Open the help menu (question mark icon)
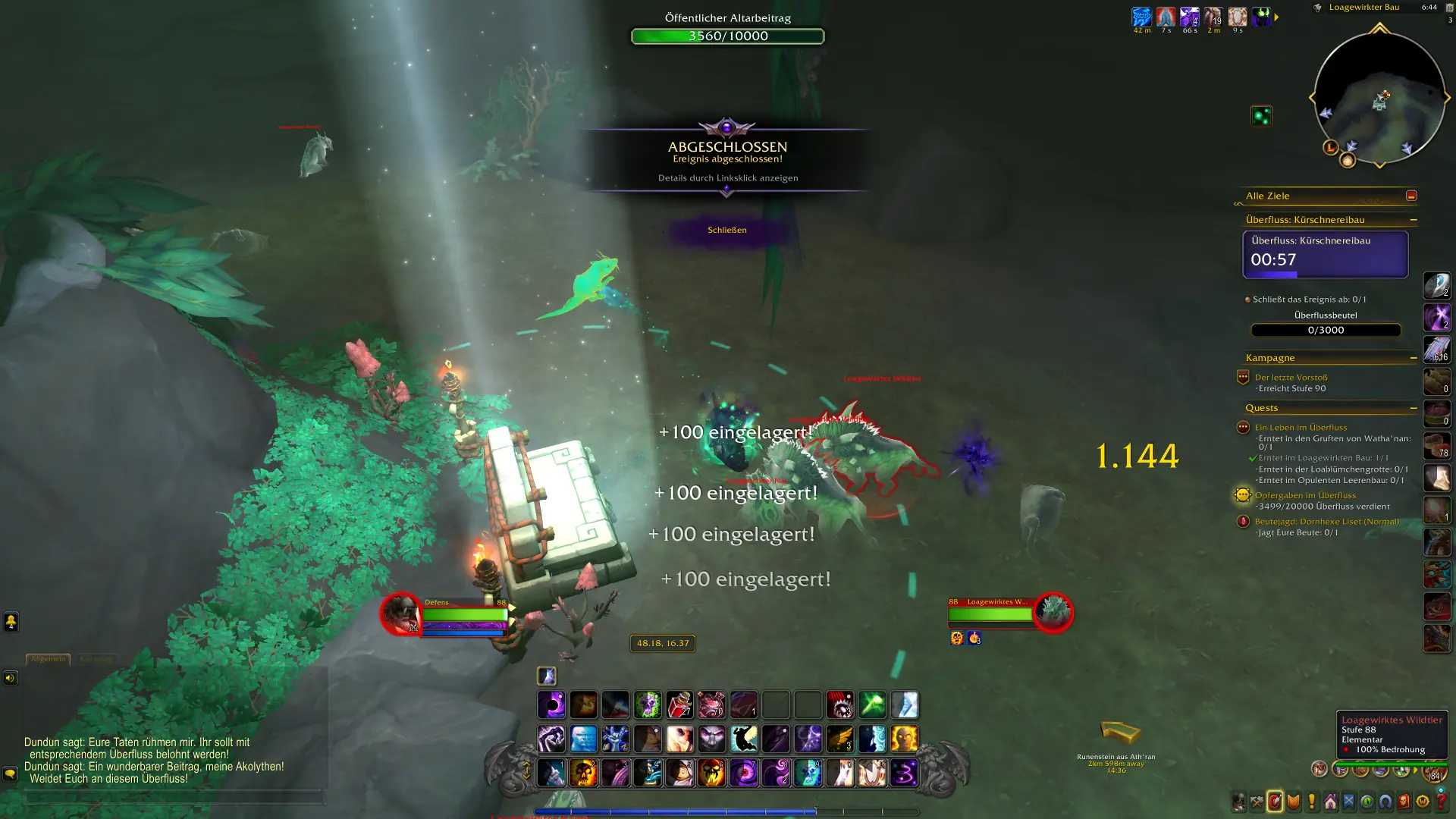This screenshot has width=1456, height=819. pyautogui.click(x=1442, y=802)
